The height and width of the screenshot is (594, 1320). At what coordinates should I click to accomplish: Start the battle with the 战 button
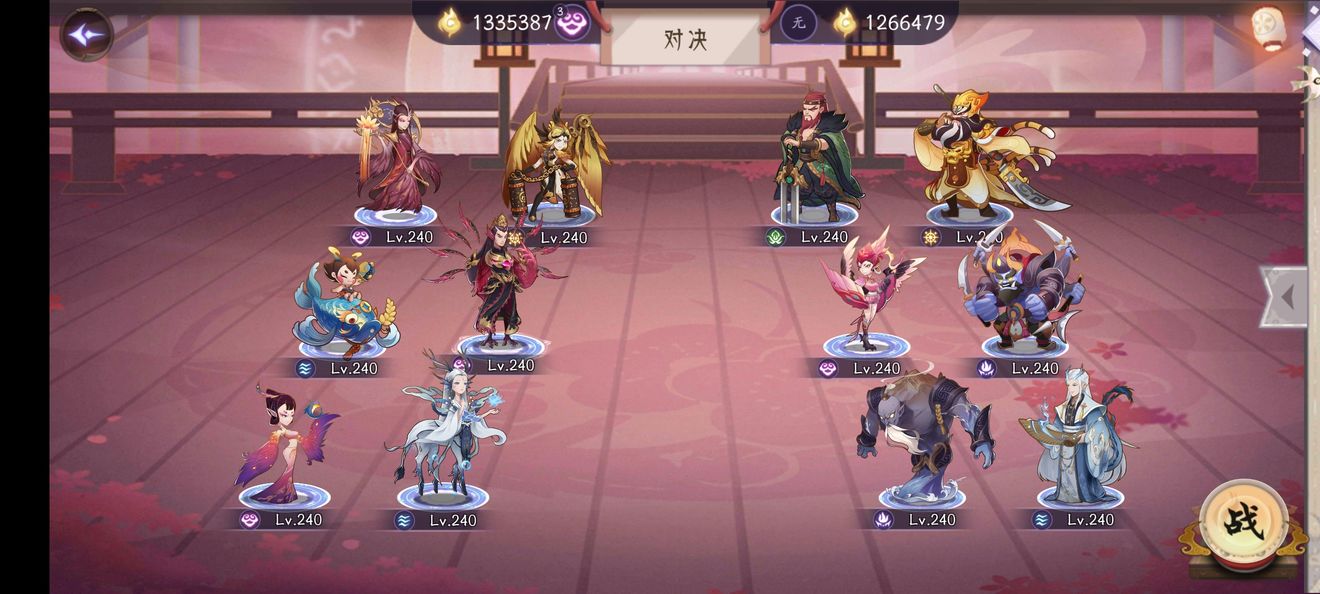click(1243, 521)
